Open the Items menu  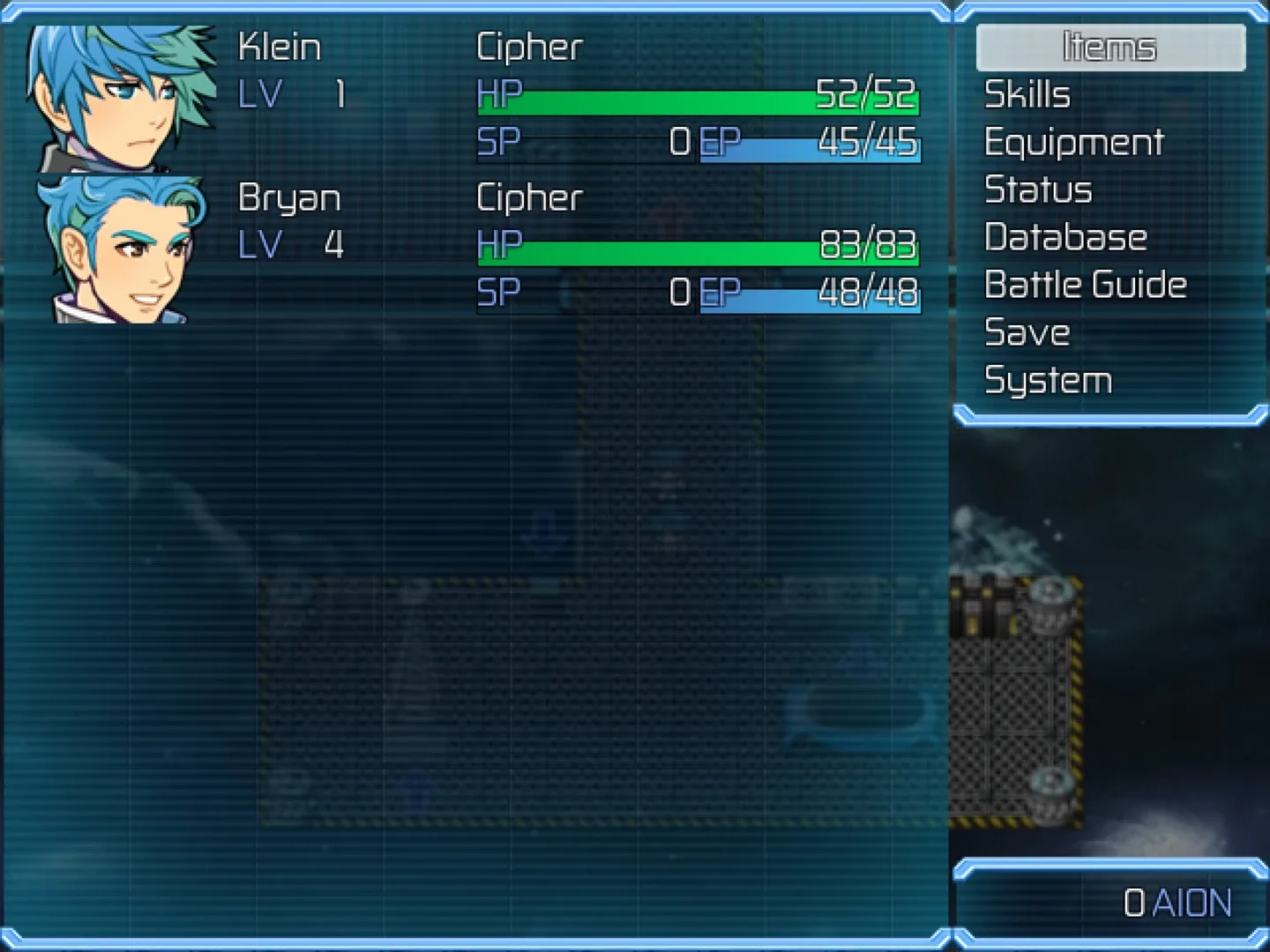tap(1109, 48)
